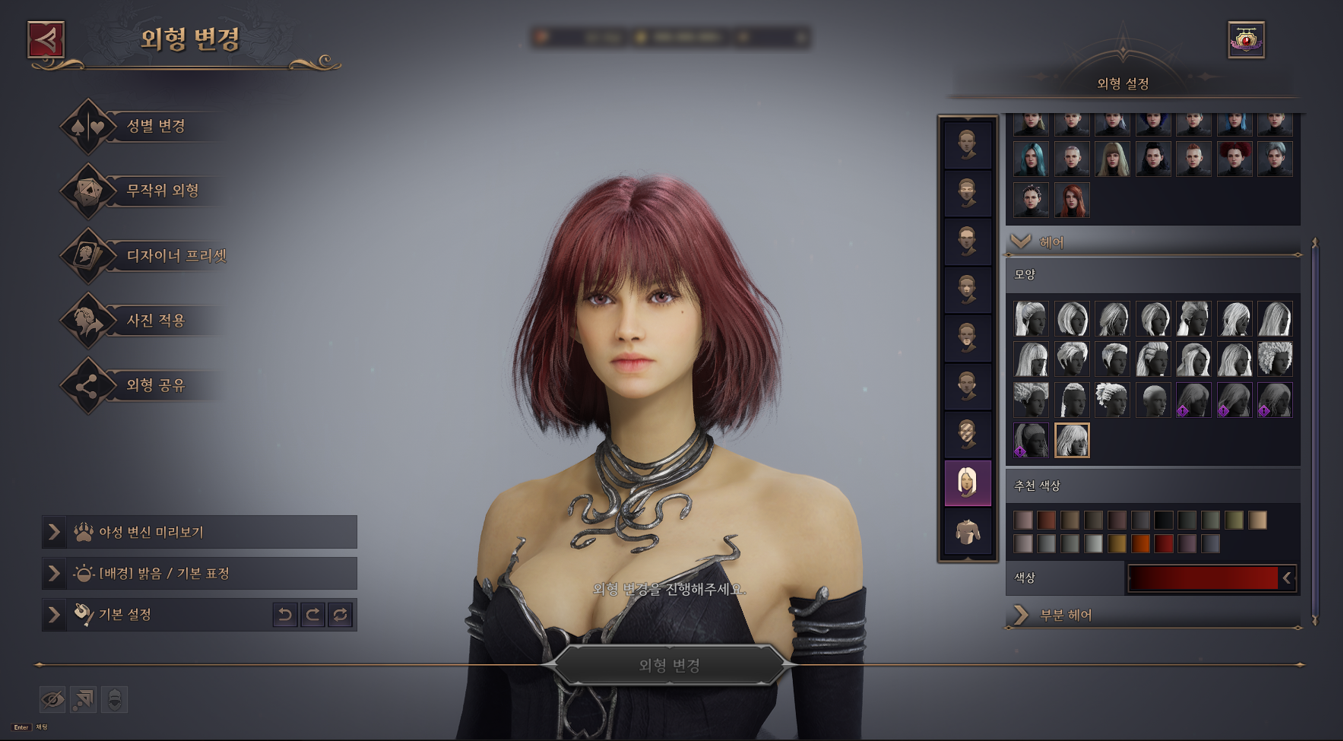
Task: Toggle the crossed-out eye UI visibility icon
Action: [x=52, y=699]
